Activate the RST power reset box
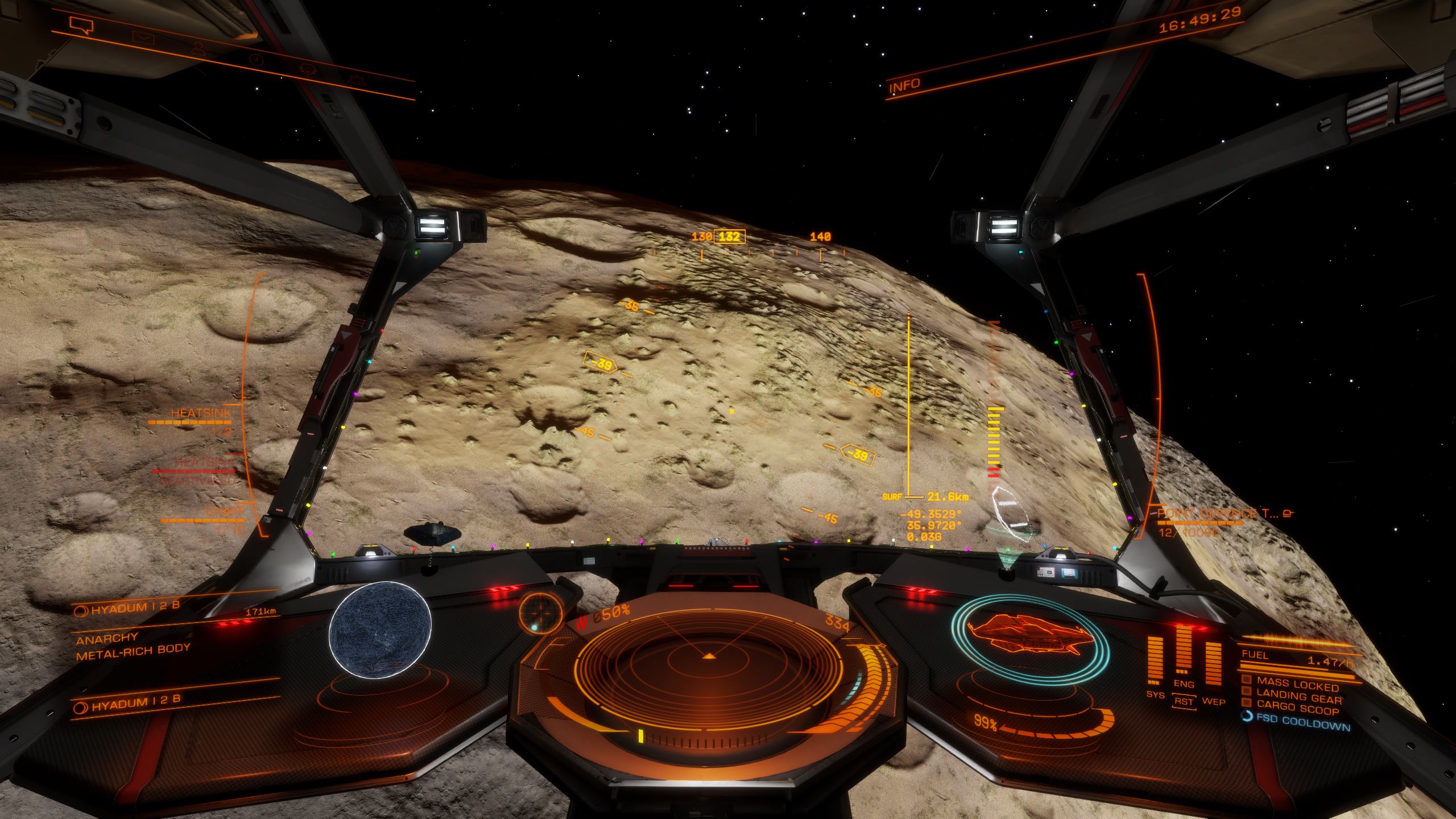The height and width of the screenshot is (819, 1456). point(1184,701)
